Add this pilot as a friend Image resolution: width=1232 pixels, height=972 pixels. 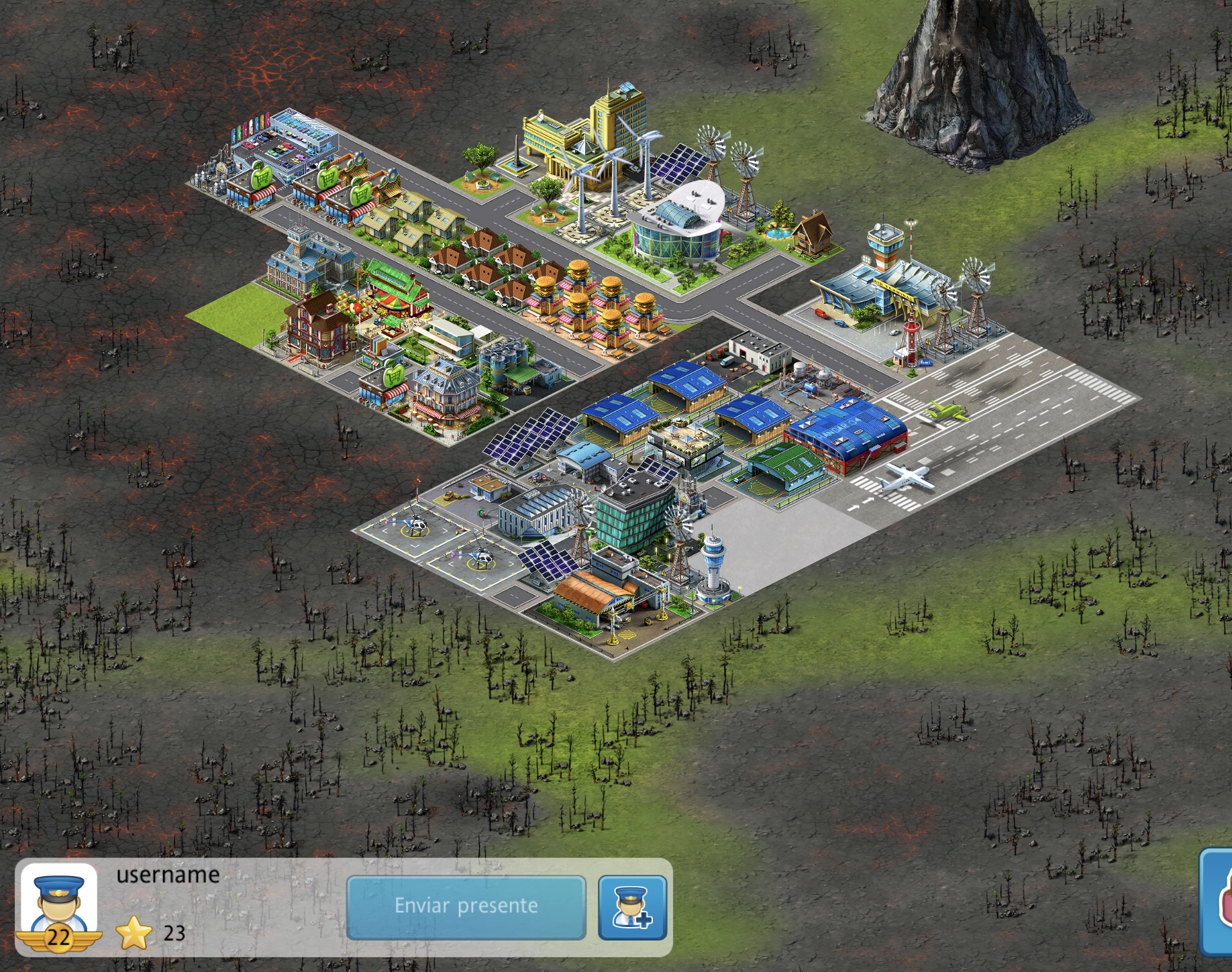(x=632, y=907)
